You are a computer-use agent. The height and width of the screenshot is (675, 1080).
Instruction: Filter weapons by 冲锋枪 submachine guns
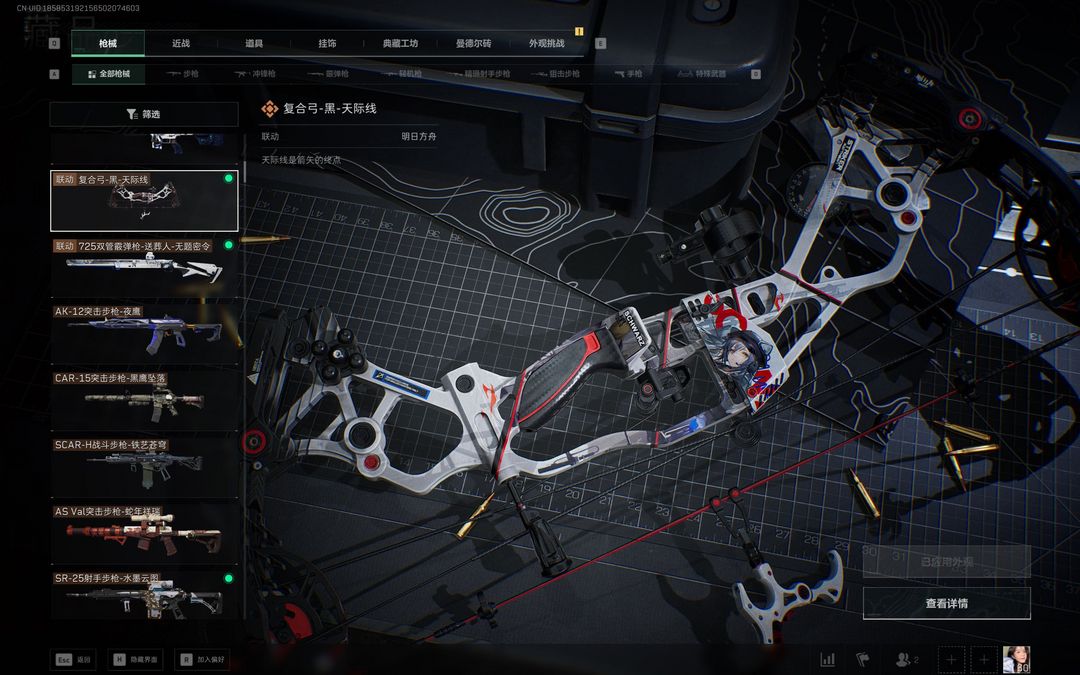tap(255, 74)
